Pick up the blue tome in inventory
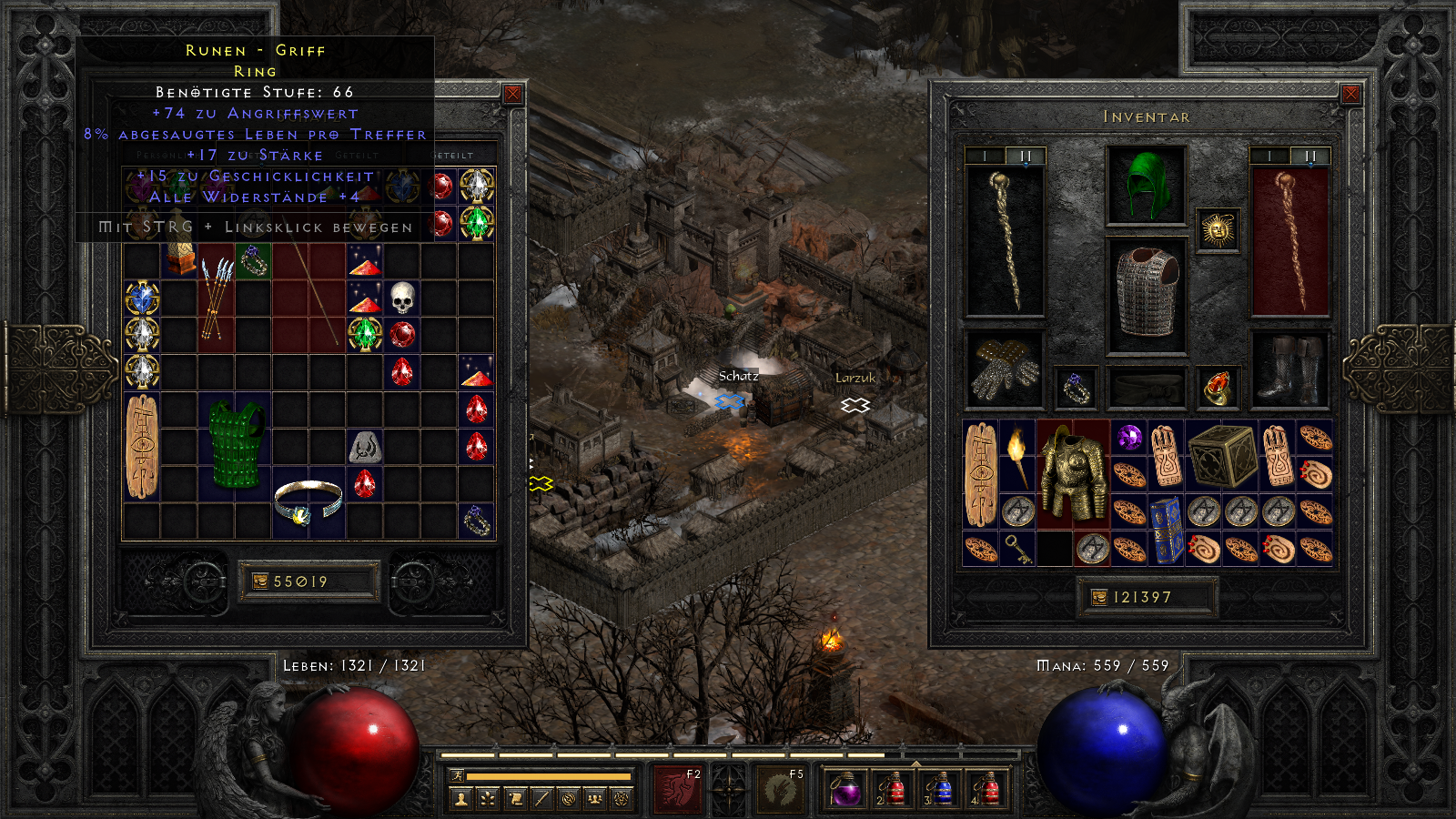Viewport: 1456px width, 819px height. click(x=1166, y=531)
